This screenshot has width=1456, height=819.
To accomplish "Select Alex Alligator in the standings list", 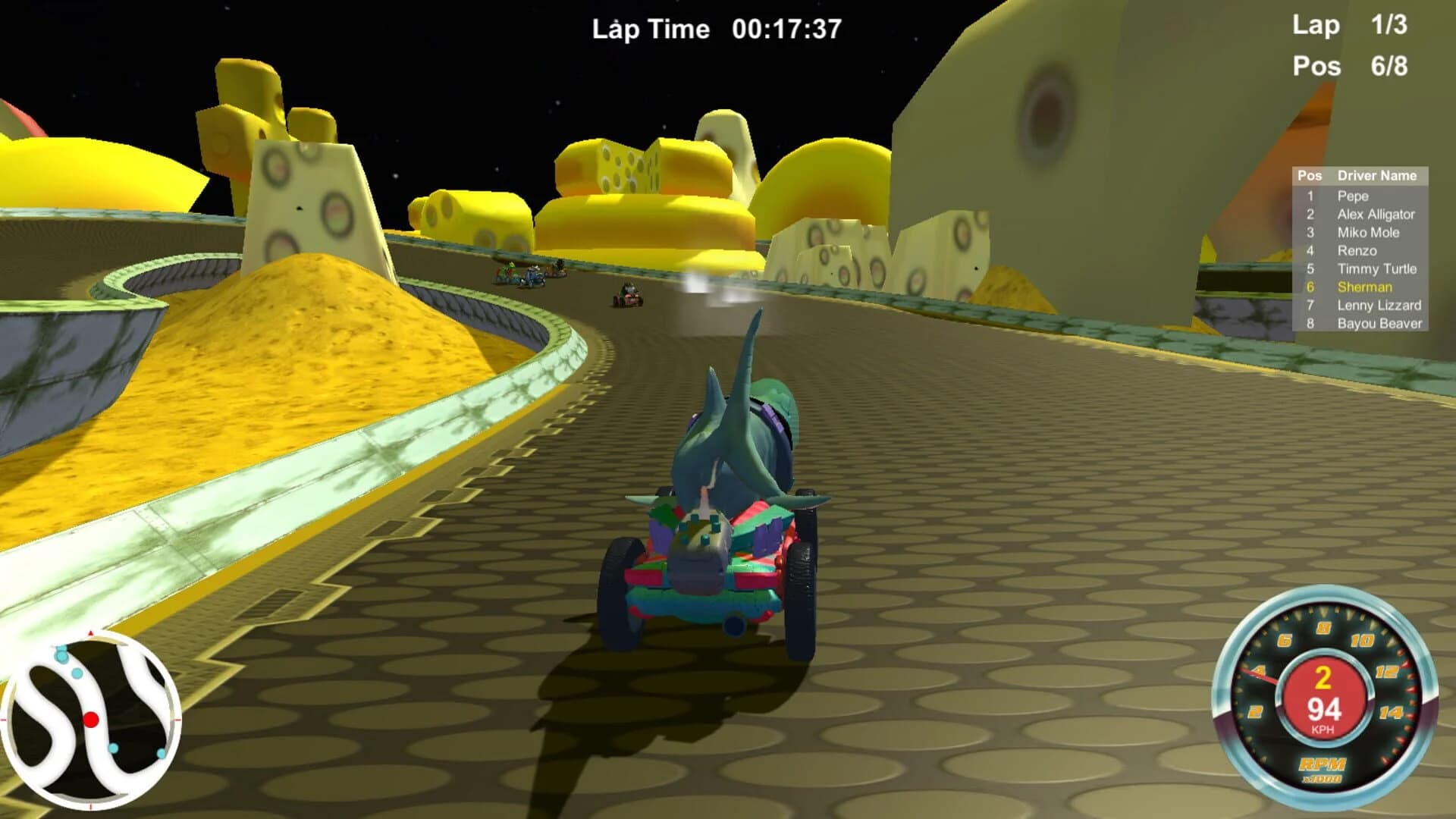I will click(1376, 215).
